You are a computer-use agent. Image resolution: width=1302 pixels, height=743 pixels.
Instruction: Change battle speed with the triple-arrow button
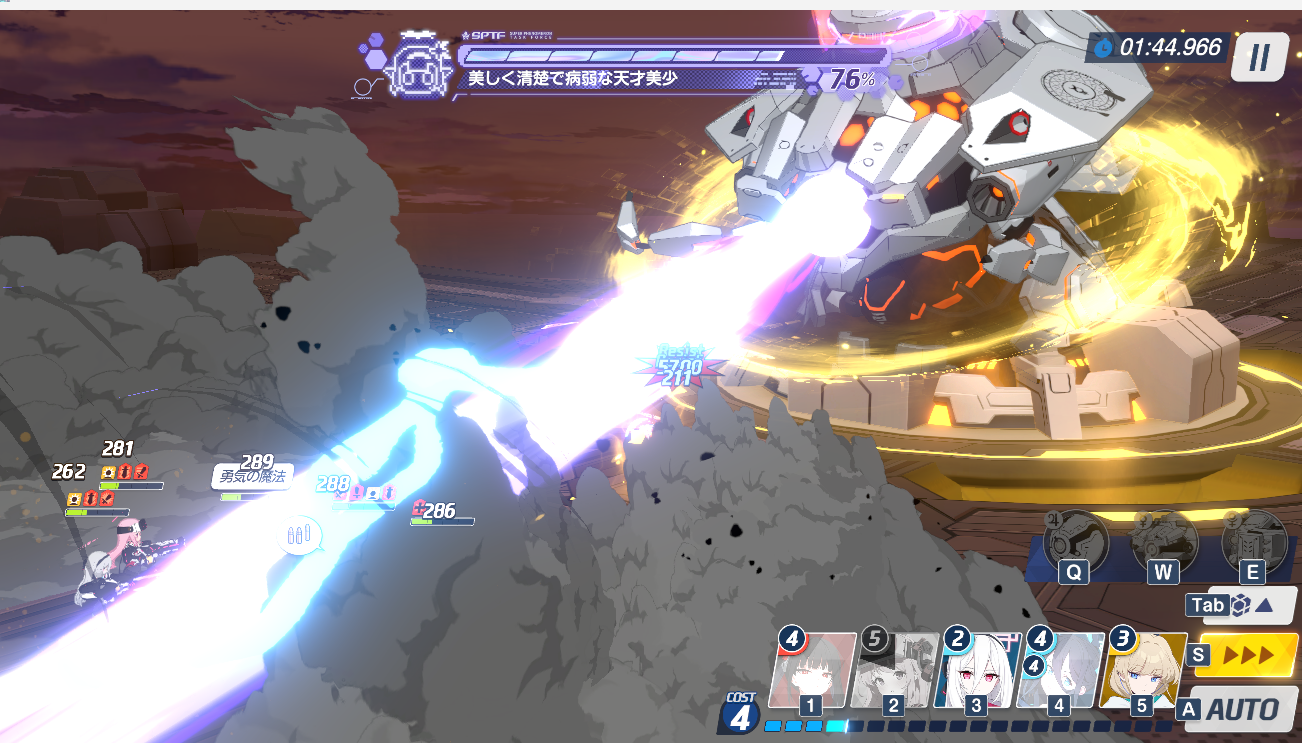coord(1247,655)
